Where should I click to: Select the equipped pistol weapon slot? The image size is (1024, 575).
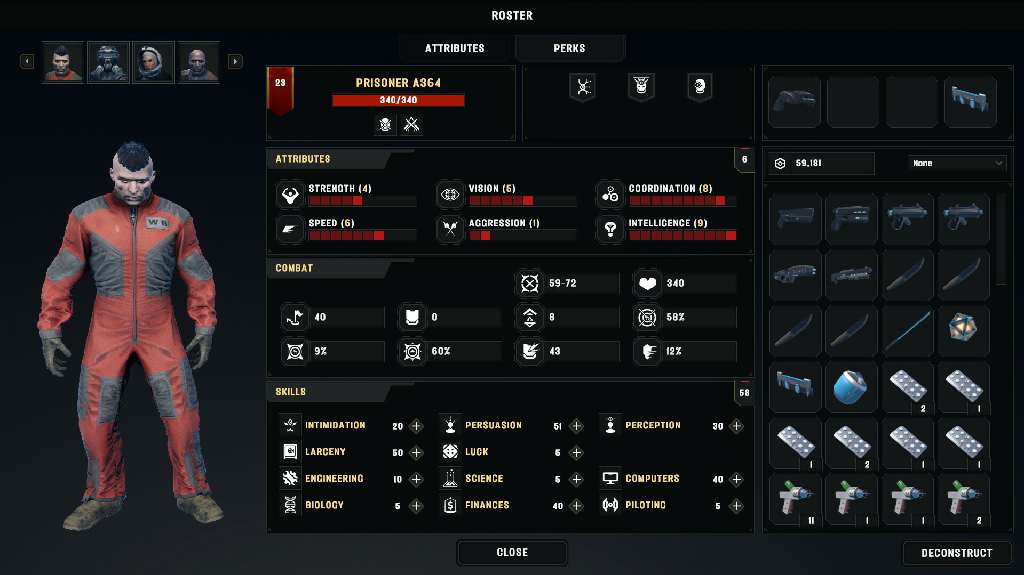tap(795, 102)
